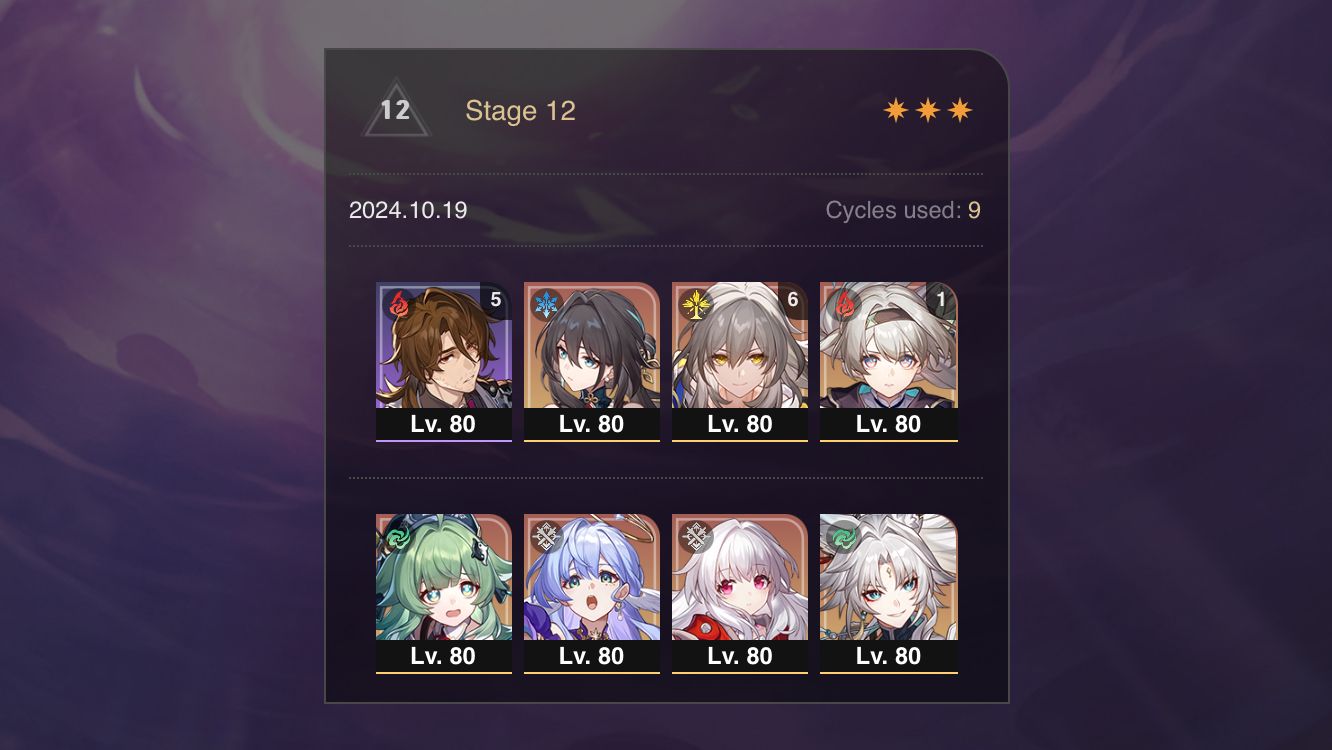Select the Stage 12 title text
The height and width of the screenshot is (750, 1332).
click(521, 111)
